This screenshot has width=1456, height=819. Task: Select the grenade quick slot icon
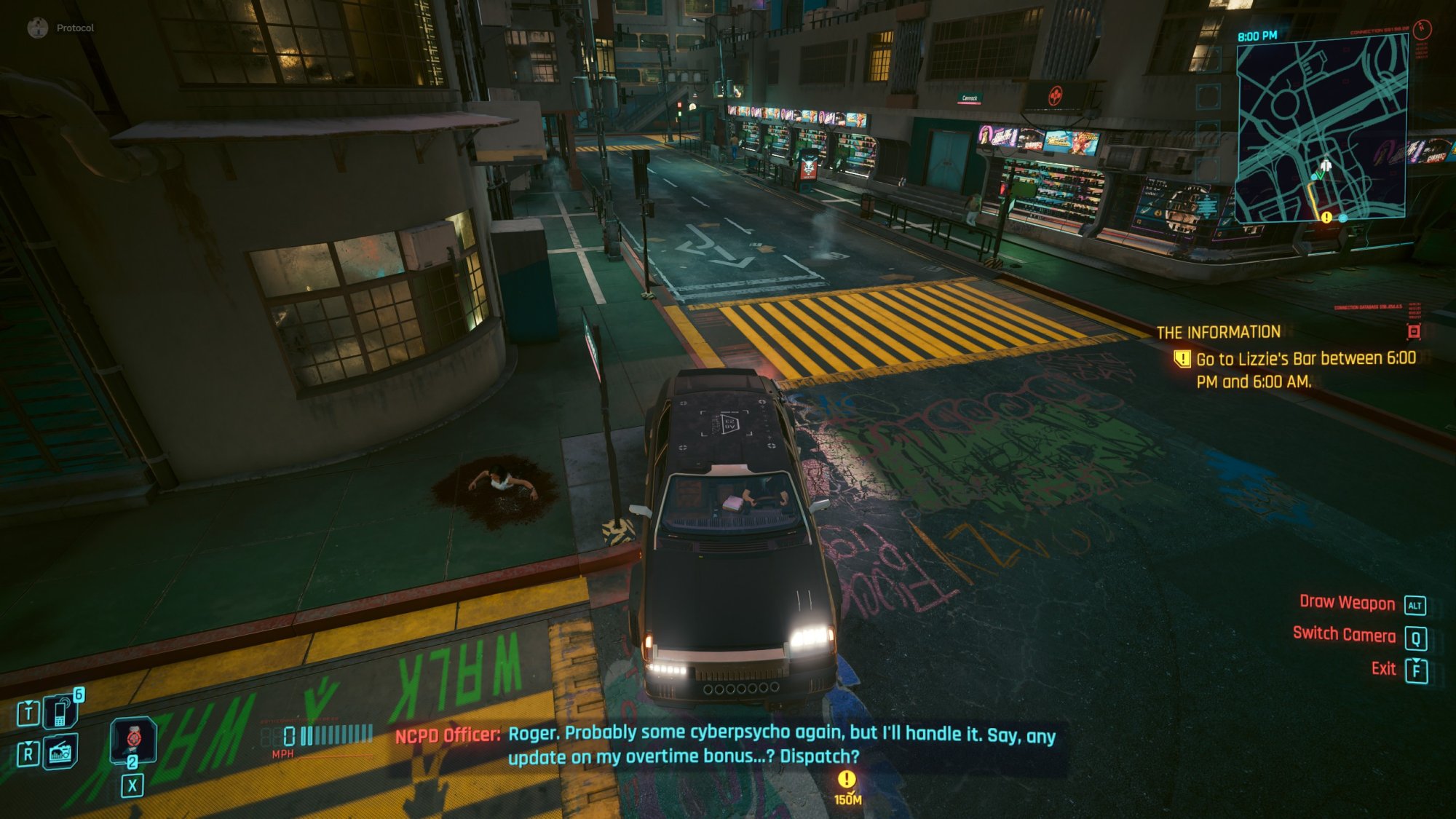(132, 739)
